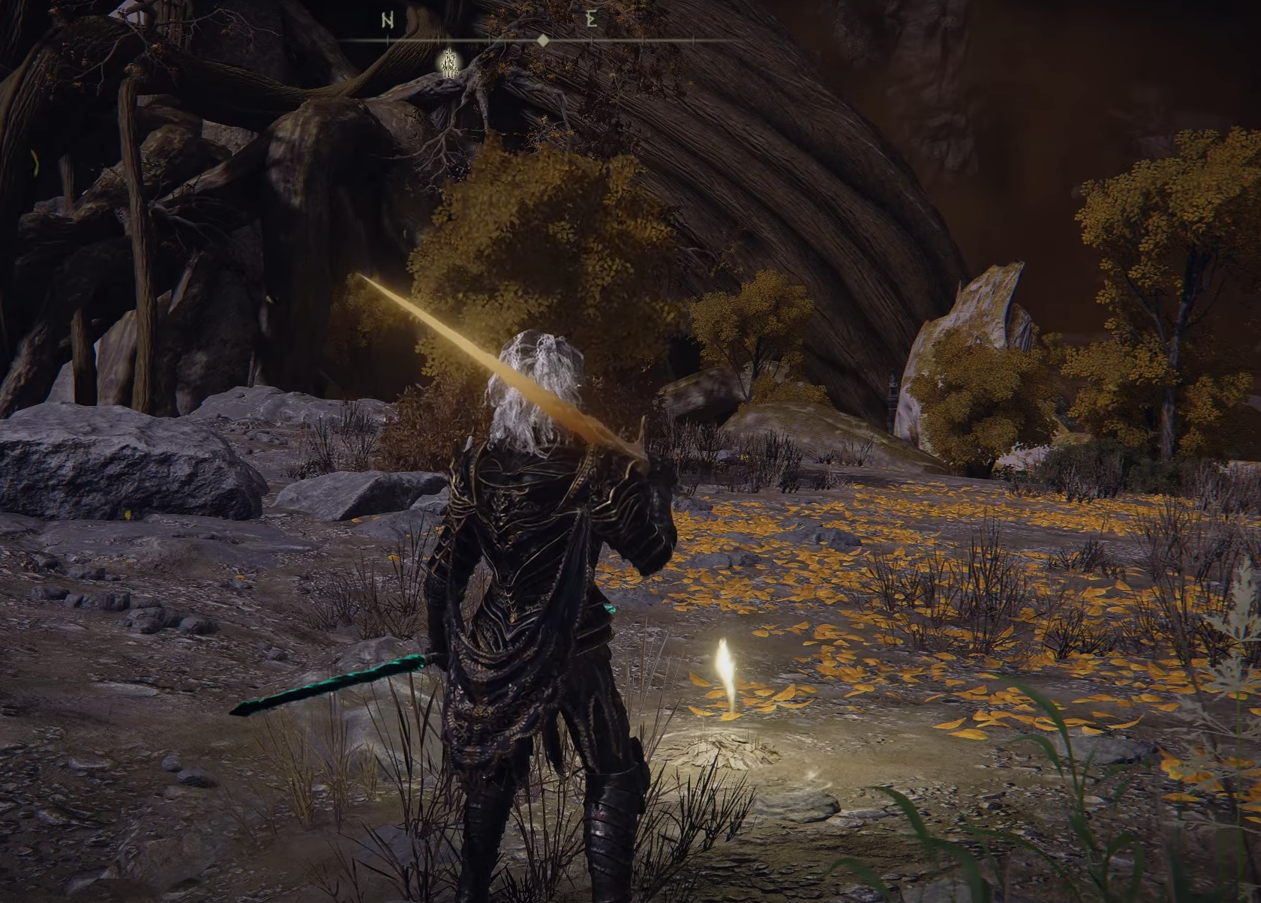This screenshot has width=1261, height=903.
Task: Click the glowing site of grace compass marker
Action: 450,63
